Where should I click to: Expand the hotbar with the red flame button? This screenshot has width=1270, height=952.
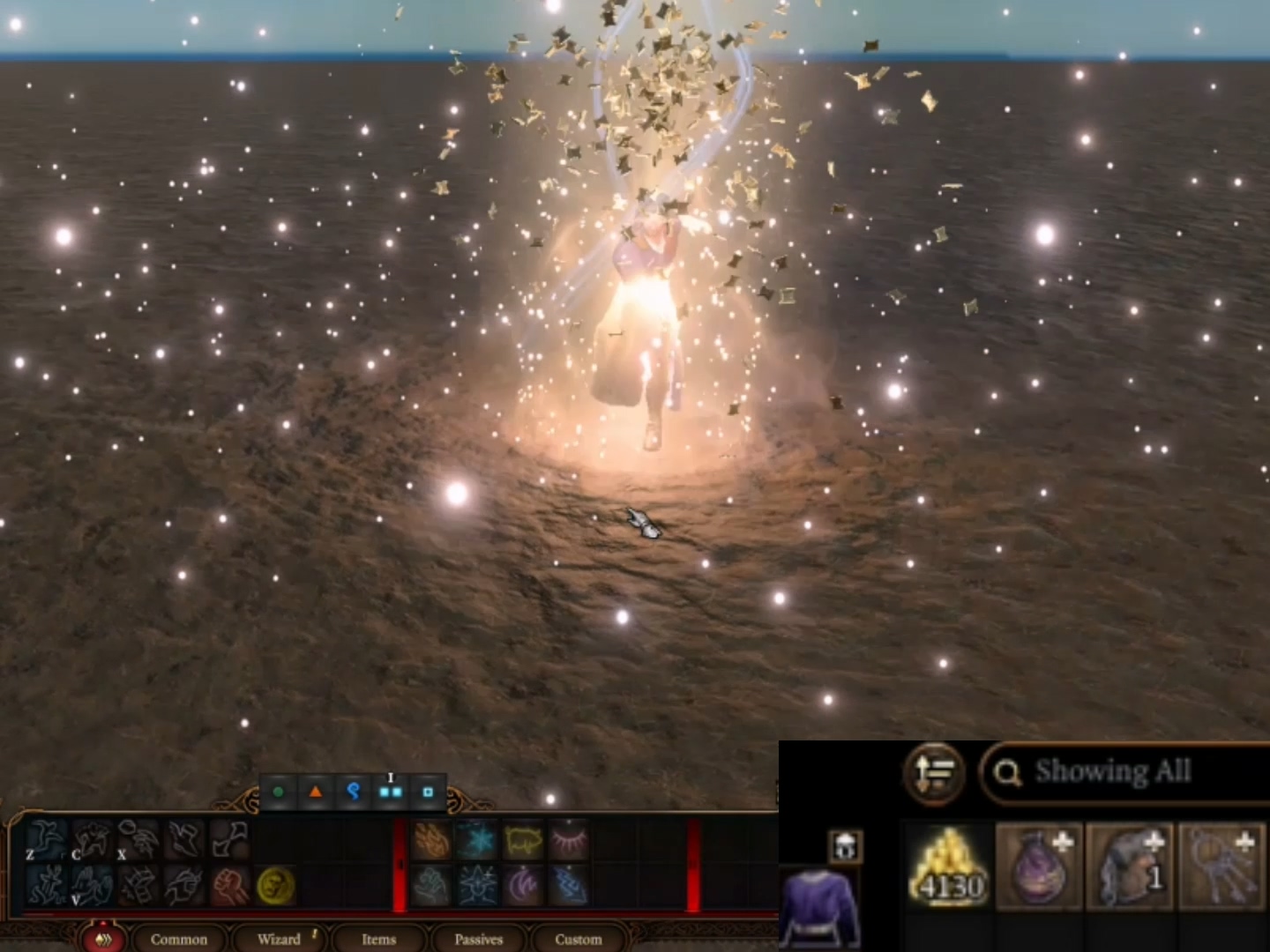pos(105,940)
